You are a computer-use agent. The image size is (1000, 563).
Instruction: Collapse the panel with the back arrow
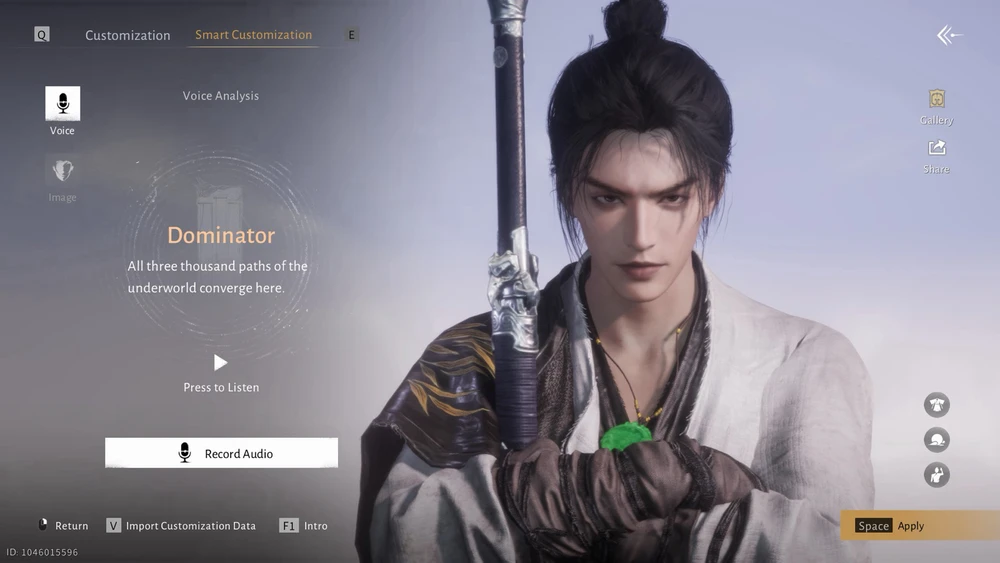point(948,36)
